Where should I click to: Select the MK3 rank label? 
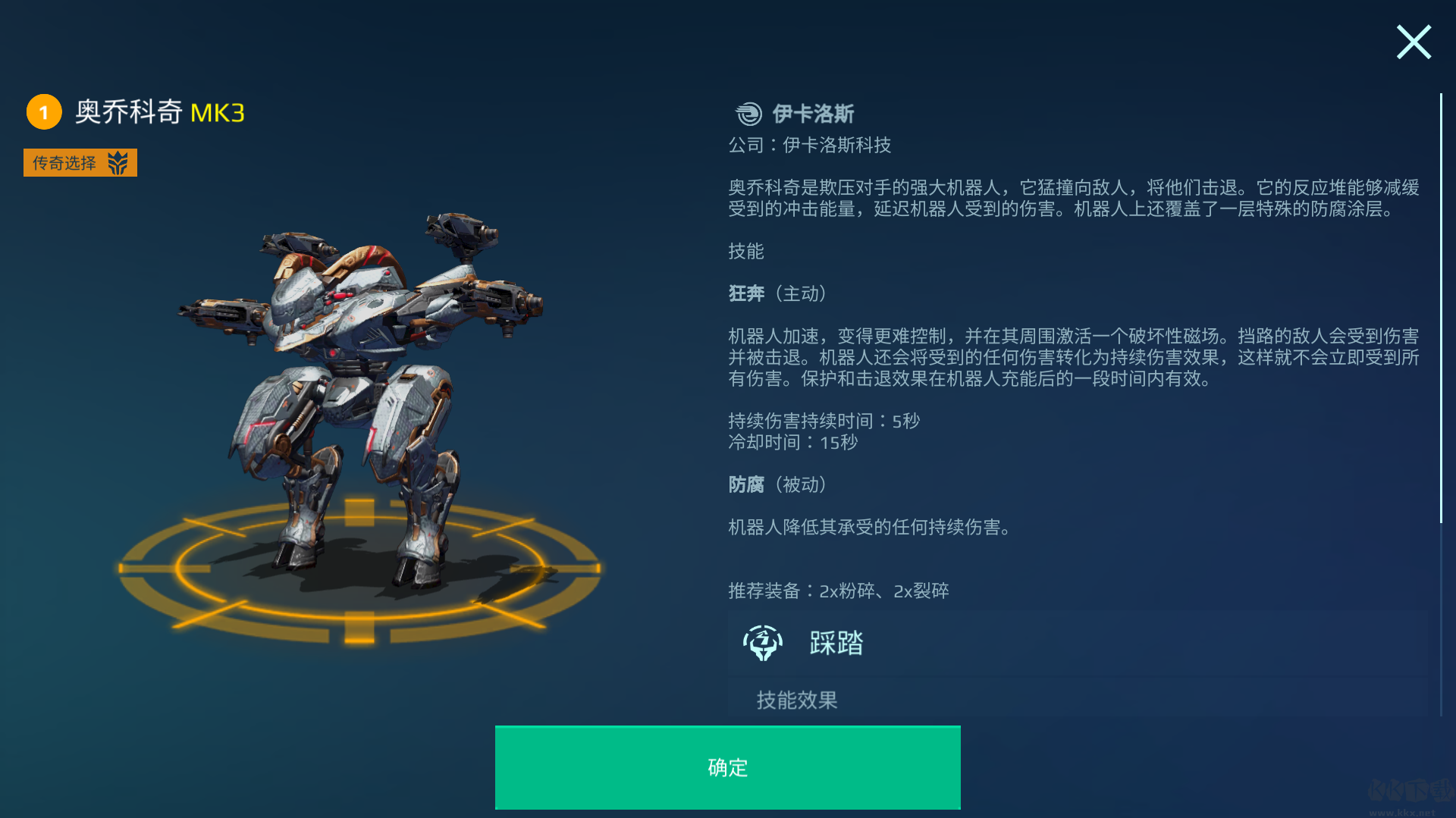pyautogui.click(x=218, y=111)
